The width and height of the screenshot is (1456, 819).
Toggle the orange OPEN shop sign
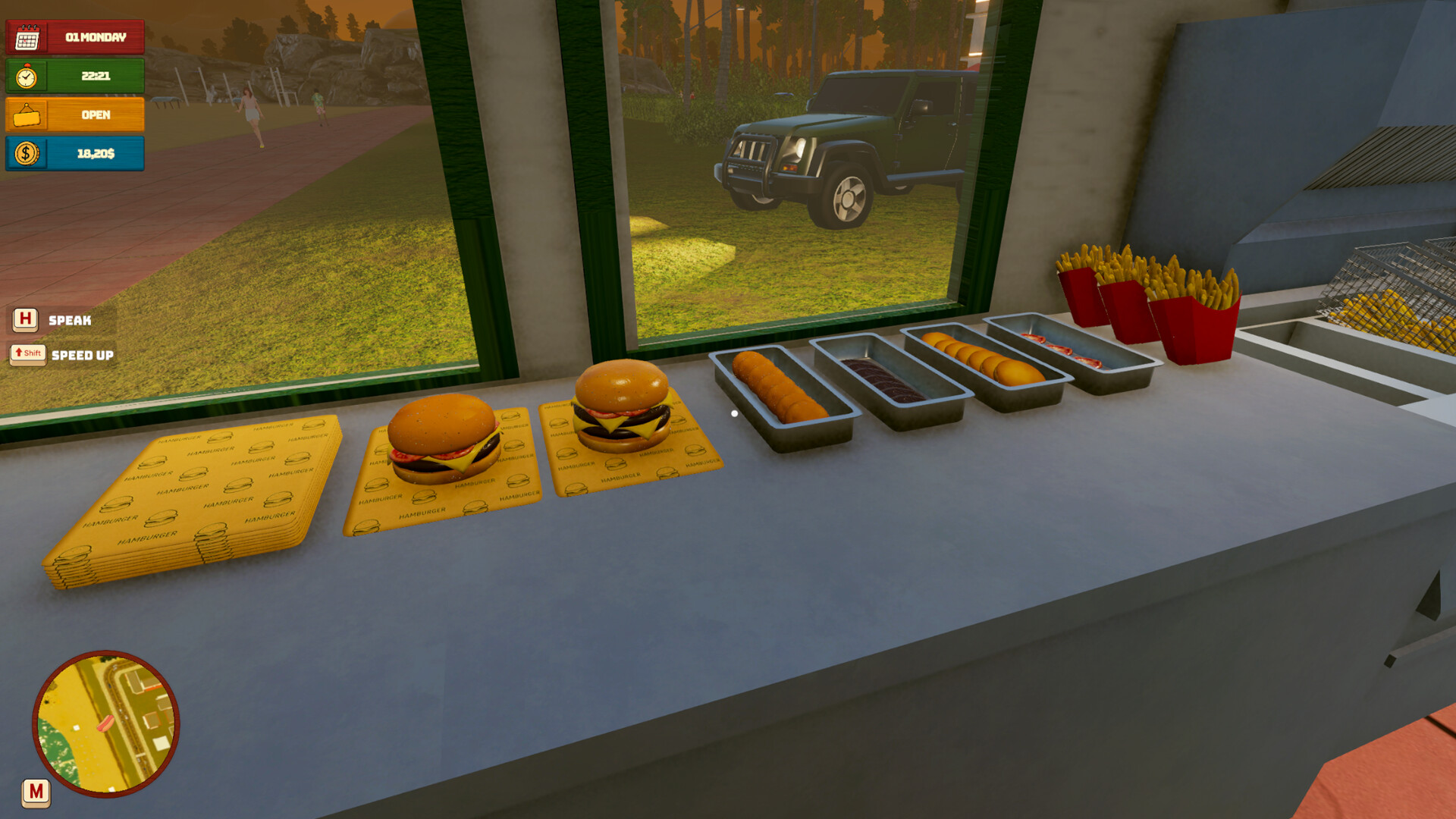coord(75,115)
